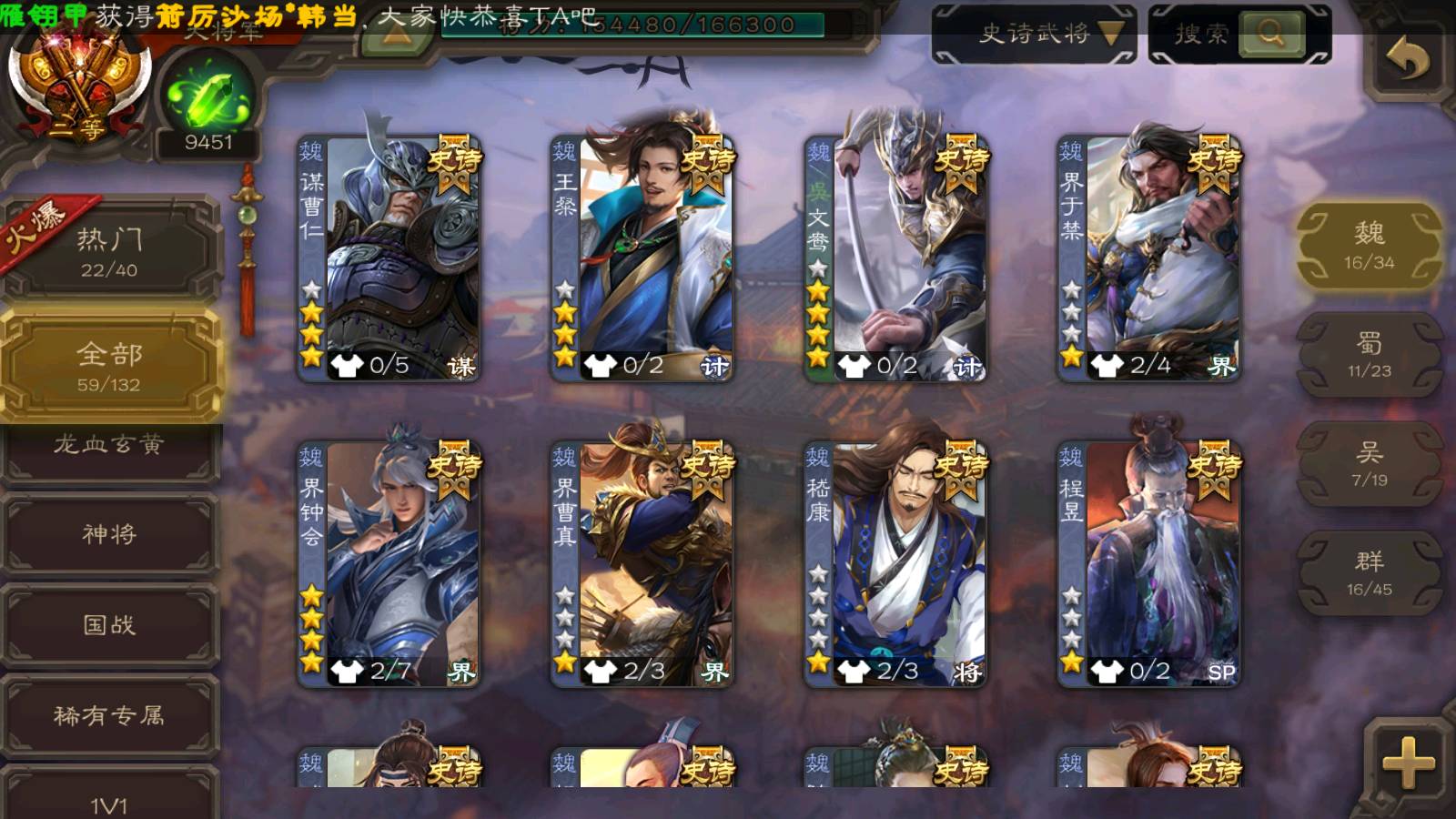The width and height of the screenshot is (1456, 819).
Task: Pick the 程昱 SP general card
Action: pos(1148,564)
